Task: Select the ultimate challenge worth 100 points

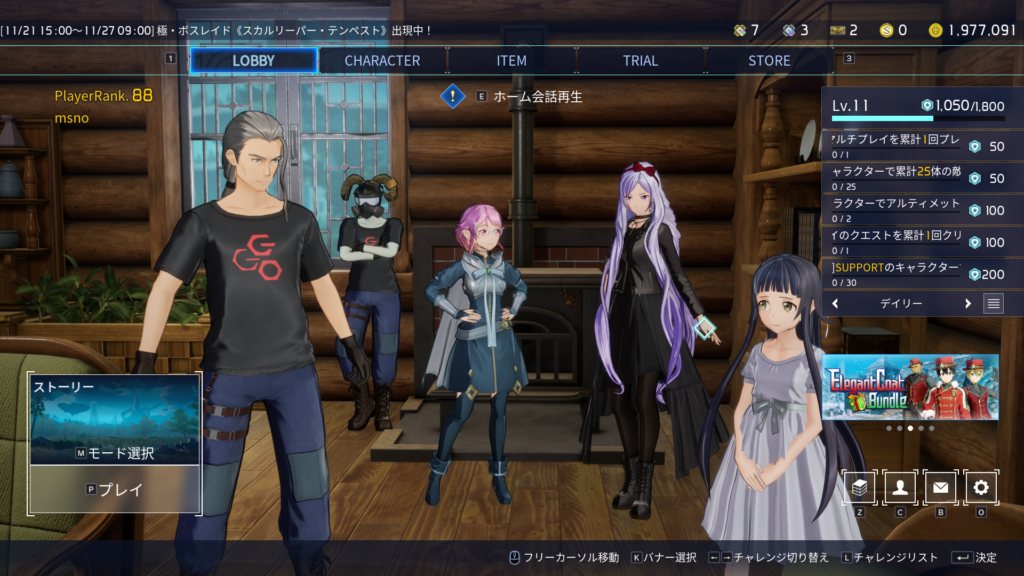Action: 920,209
